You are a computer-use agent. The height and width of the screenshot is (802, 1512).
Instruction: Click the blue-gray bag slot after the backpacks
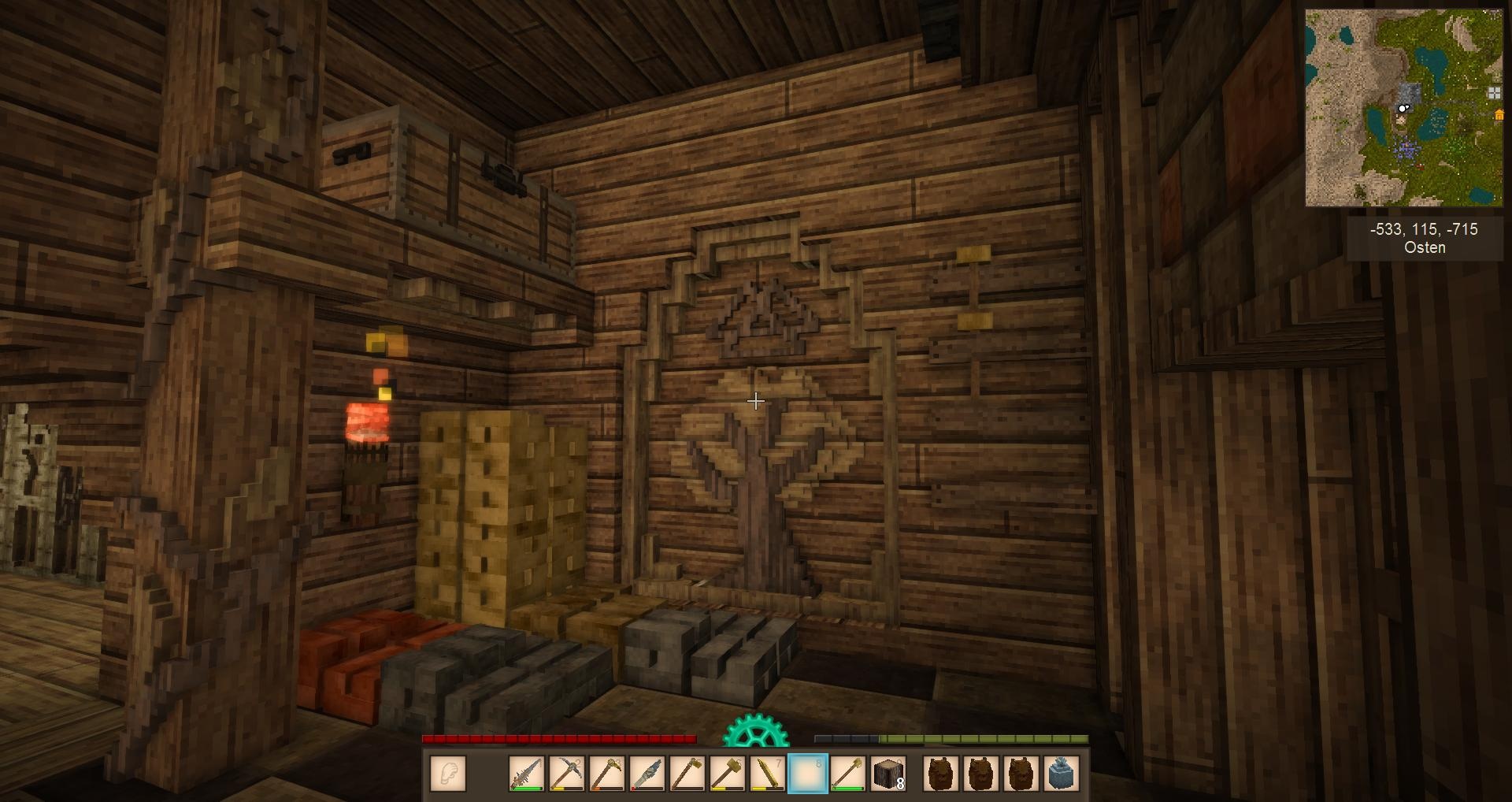[x=1061, y=774]
